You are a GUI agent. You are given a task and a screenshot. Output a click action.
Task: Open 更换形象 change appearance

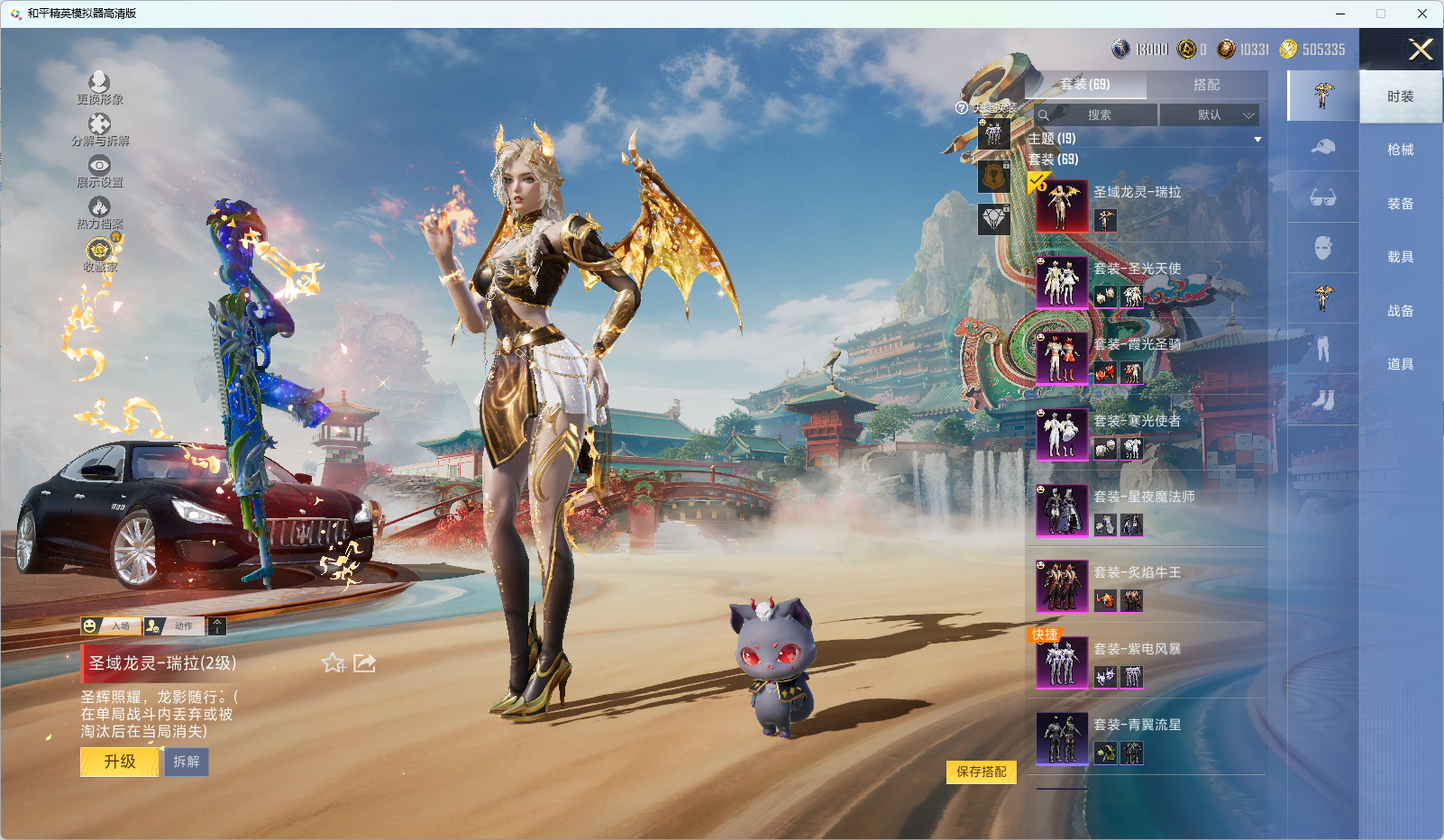(x=99, y=87)
